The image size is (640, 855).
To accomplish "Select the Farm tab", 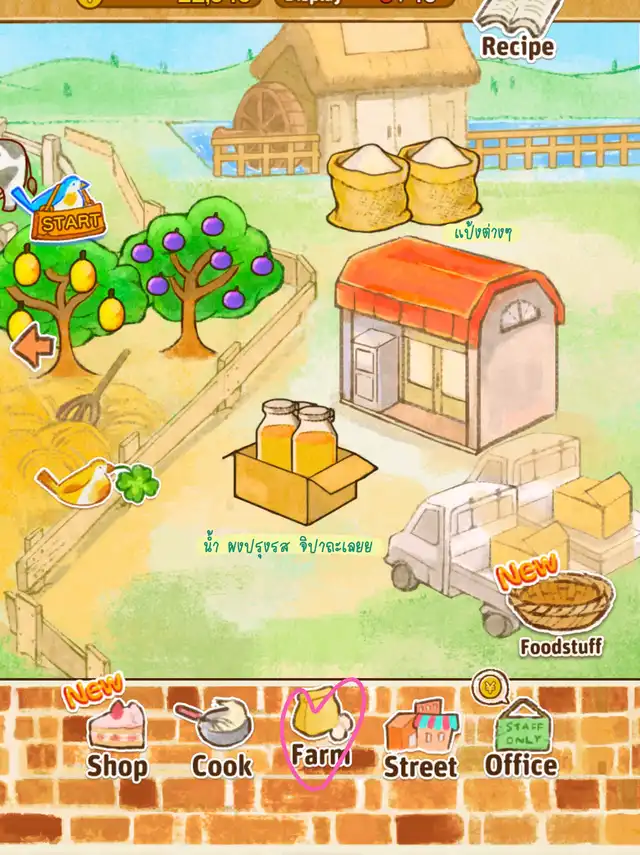I will coord(322,732).
